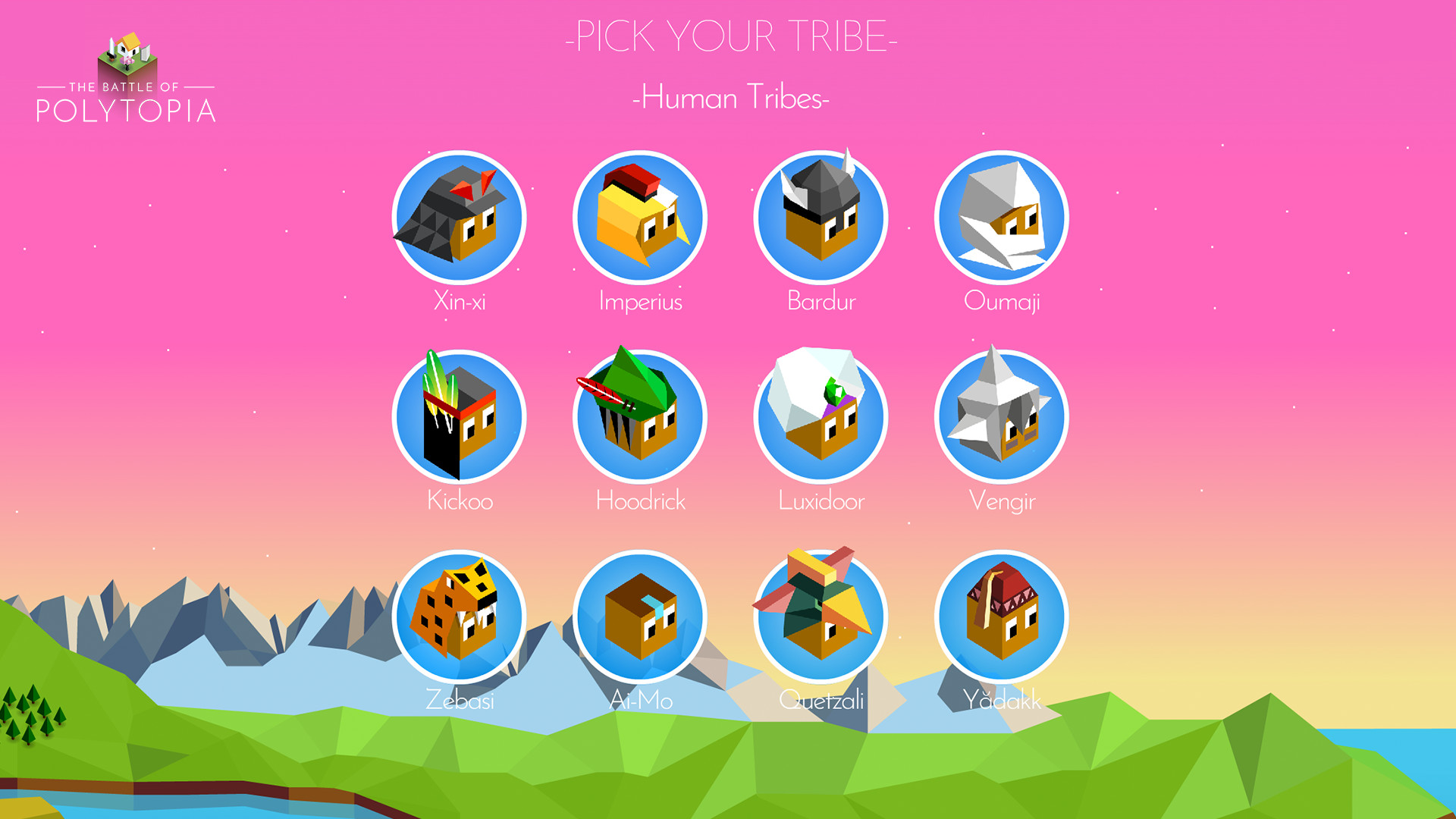Click the Bardur tribe name label

tap(821, 301)
